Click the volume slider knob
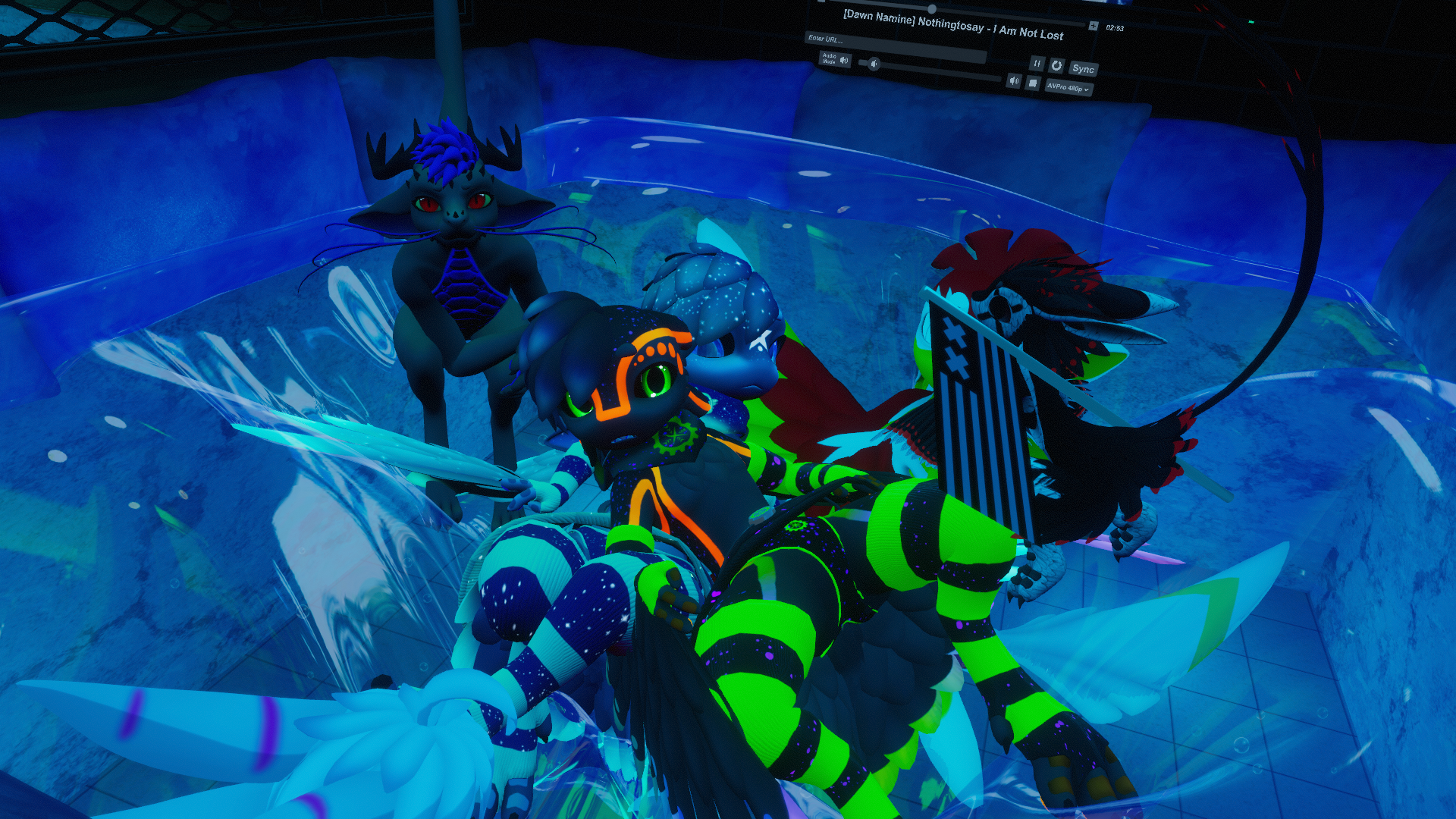Image resolution: width=1456 pixels, height=819 pixels. [x=874, y=64]
